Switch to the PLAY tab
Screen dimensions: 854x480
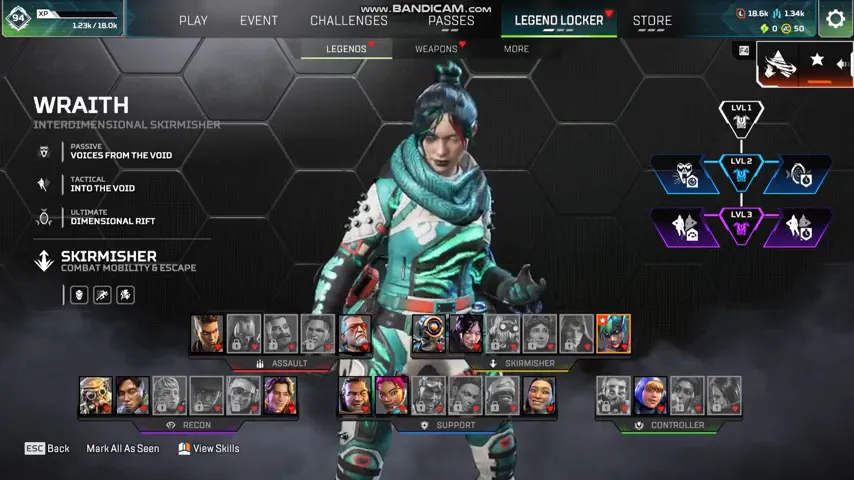click(193, 20)
